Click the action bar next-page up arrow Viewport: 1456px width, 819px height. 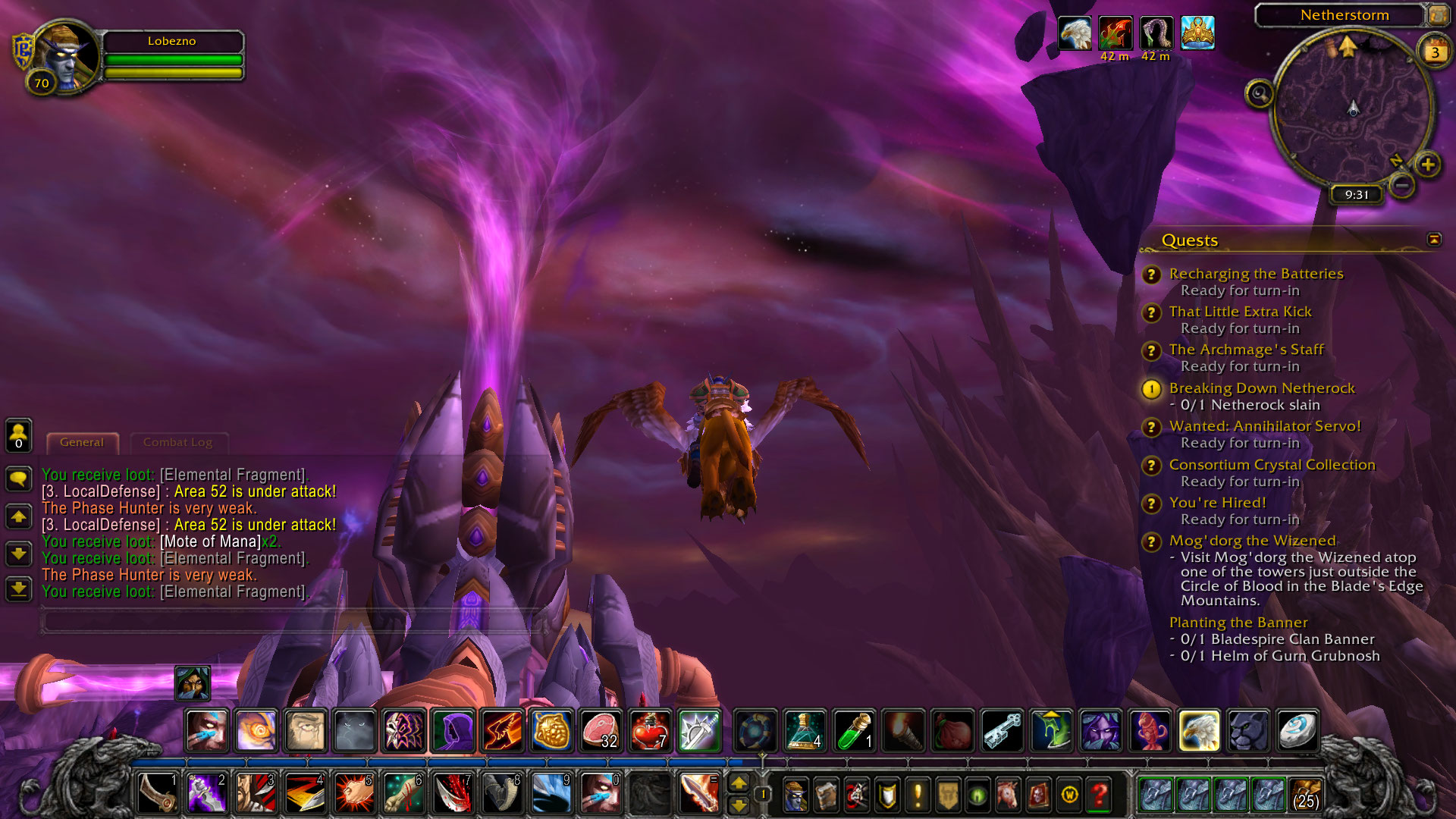tap(739, 783)
